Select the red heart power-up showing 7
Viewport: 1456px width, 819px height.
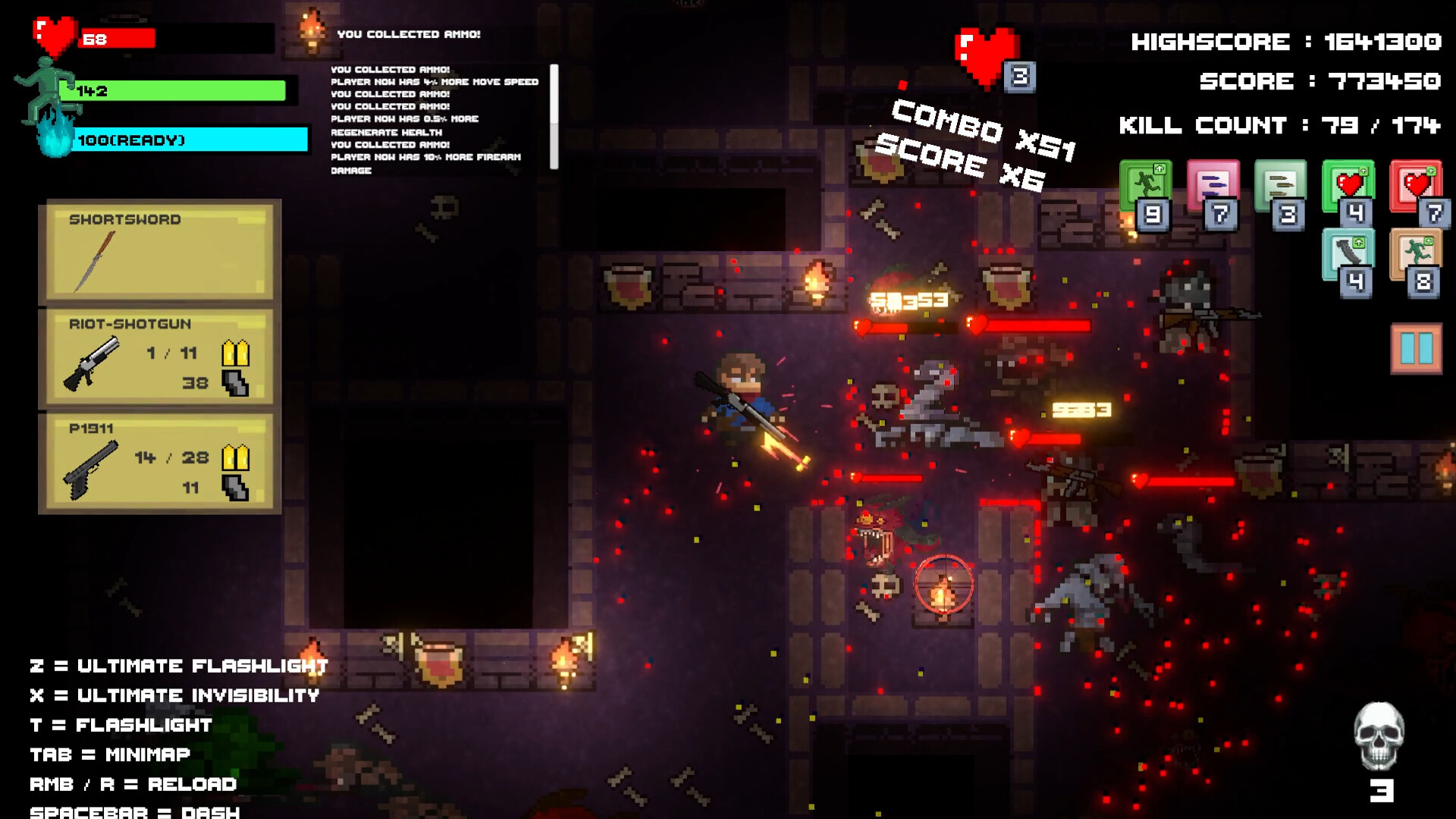coord(1415,188)
